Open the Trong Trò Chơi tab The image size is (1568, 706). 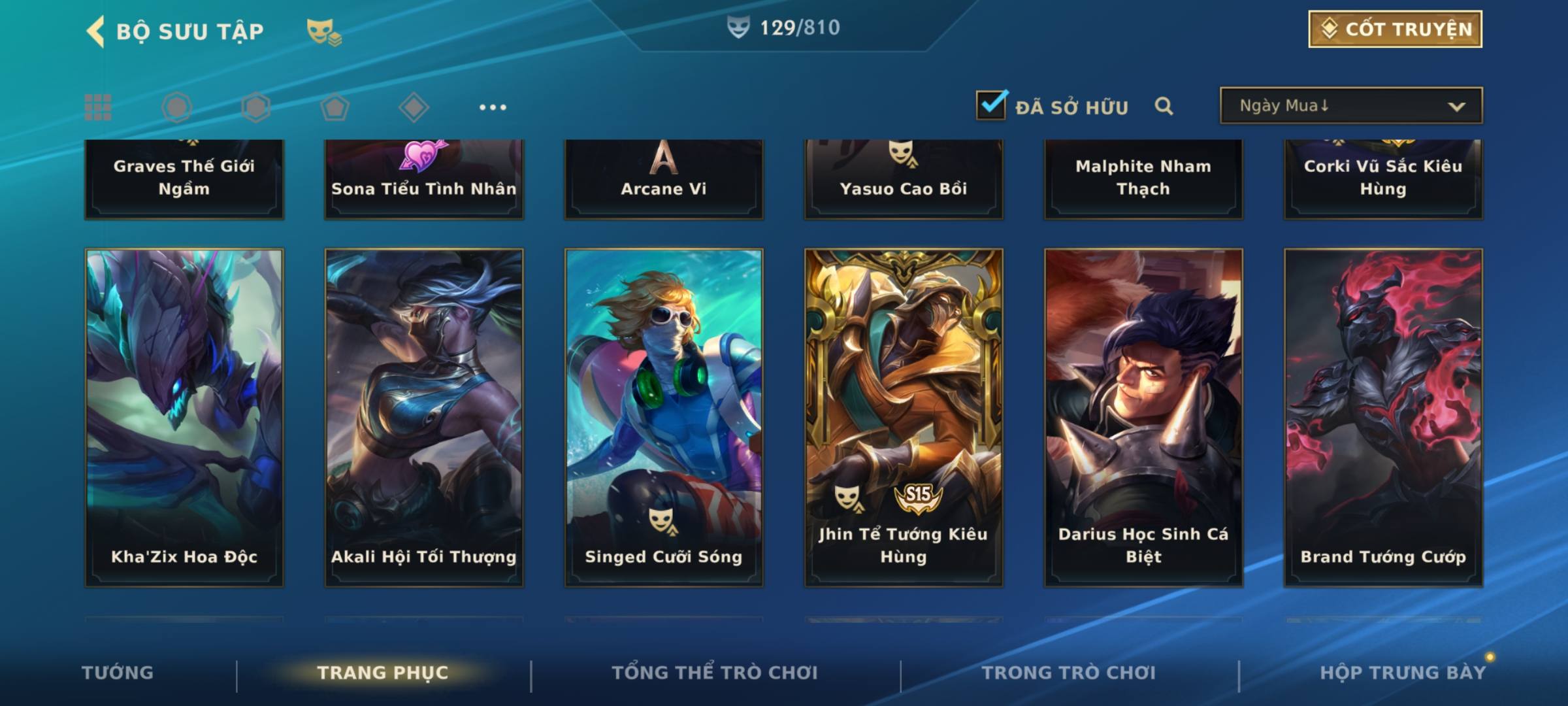(x=1069, y=673)
